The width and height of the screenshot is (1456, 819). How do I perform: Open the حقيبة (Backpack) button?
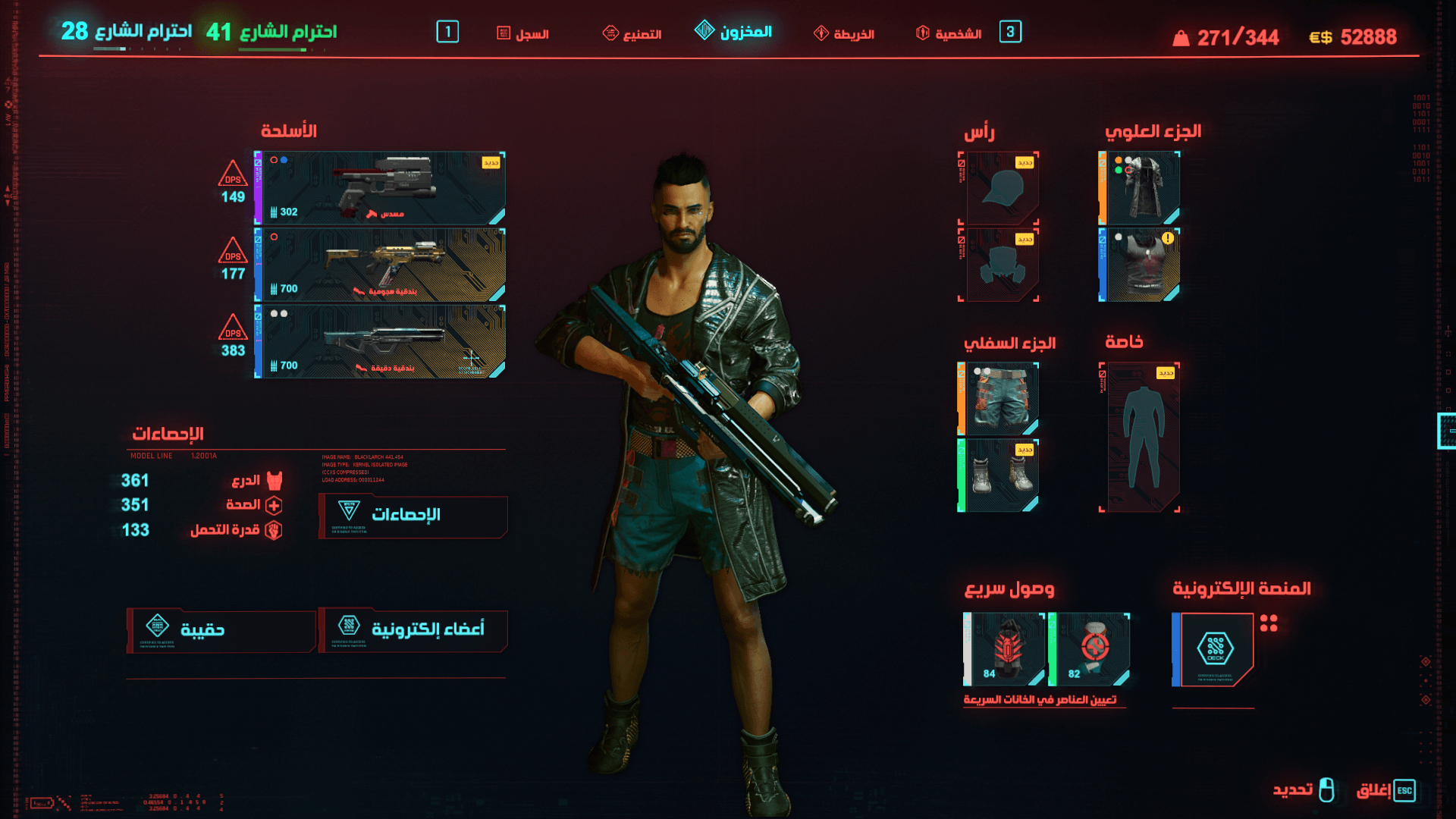click(221, 630)
